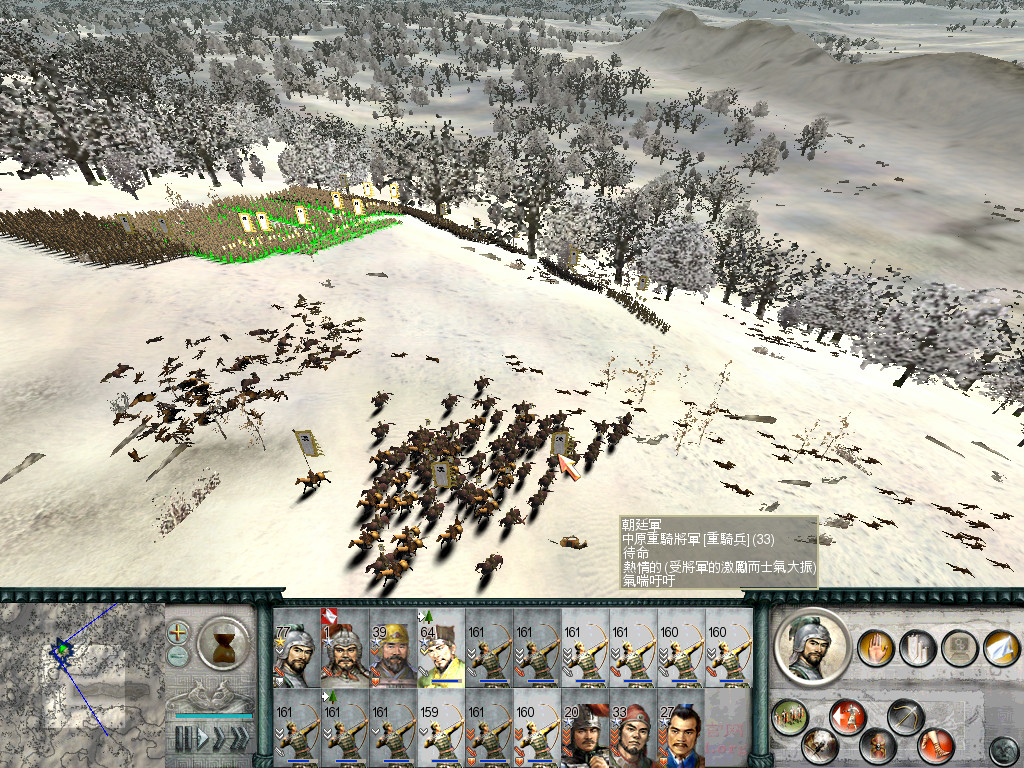Pause the battle

click(184, 739)
